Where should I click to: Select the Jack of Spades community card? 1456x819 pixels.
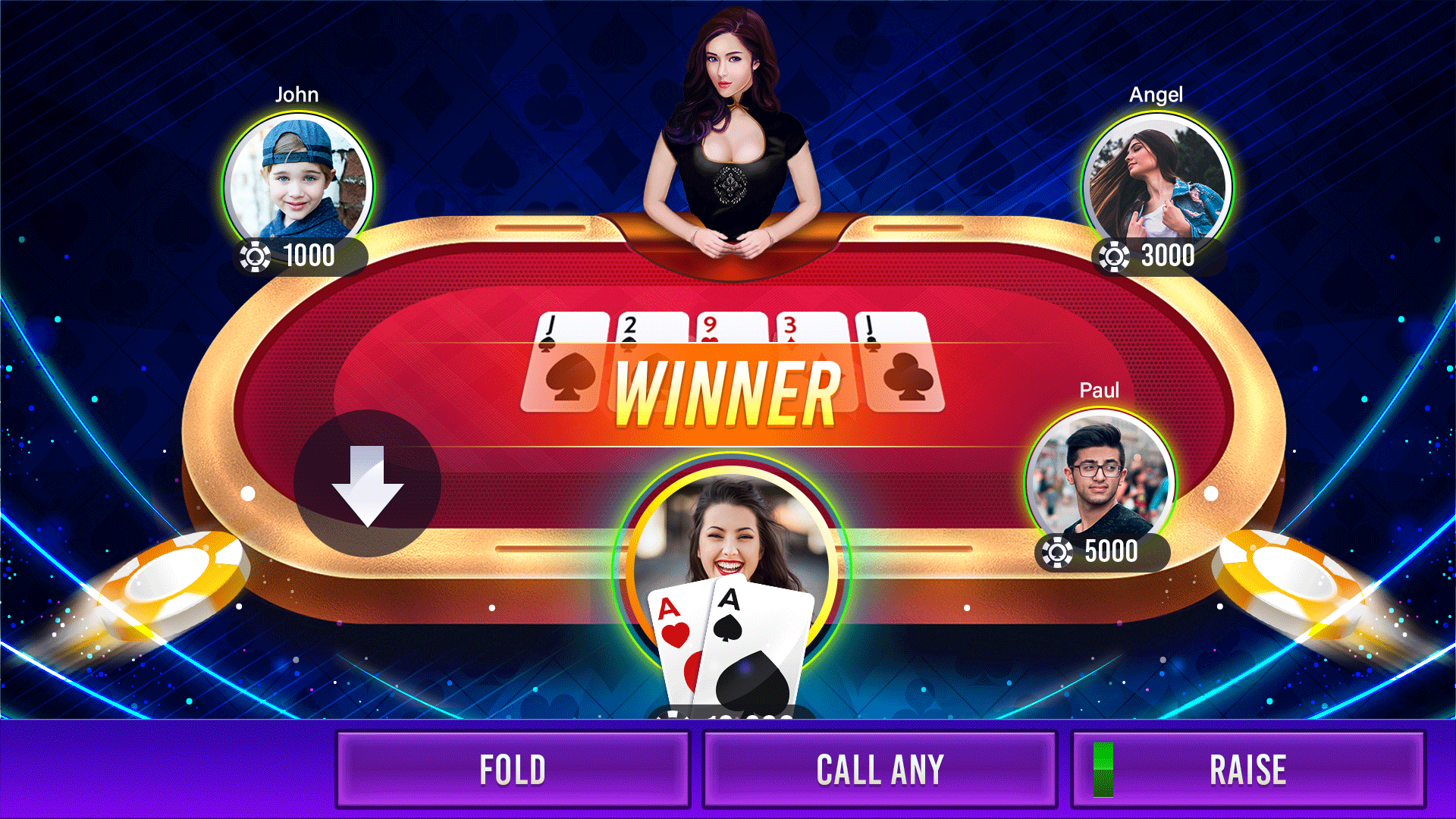coord(566,364)
